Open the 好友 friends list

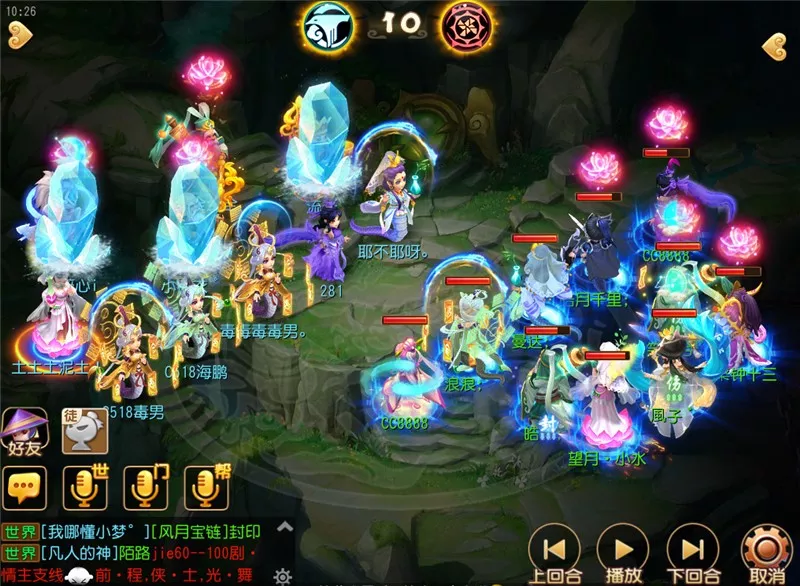point(25,432)
